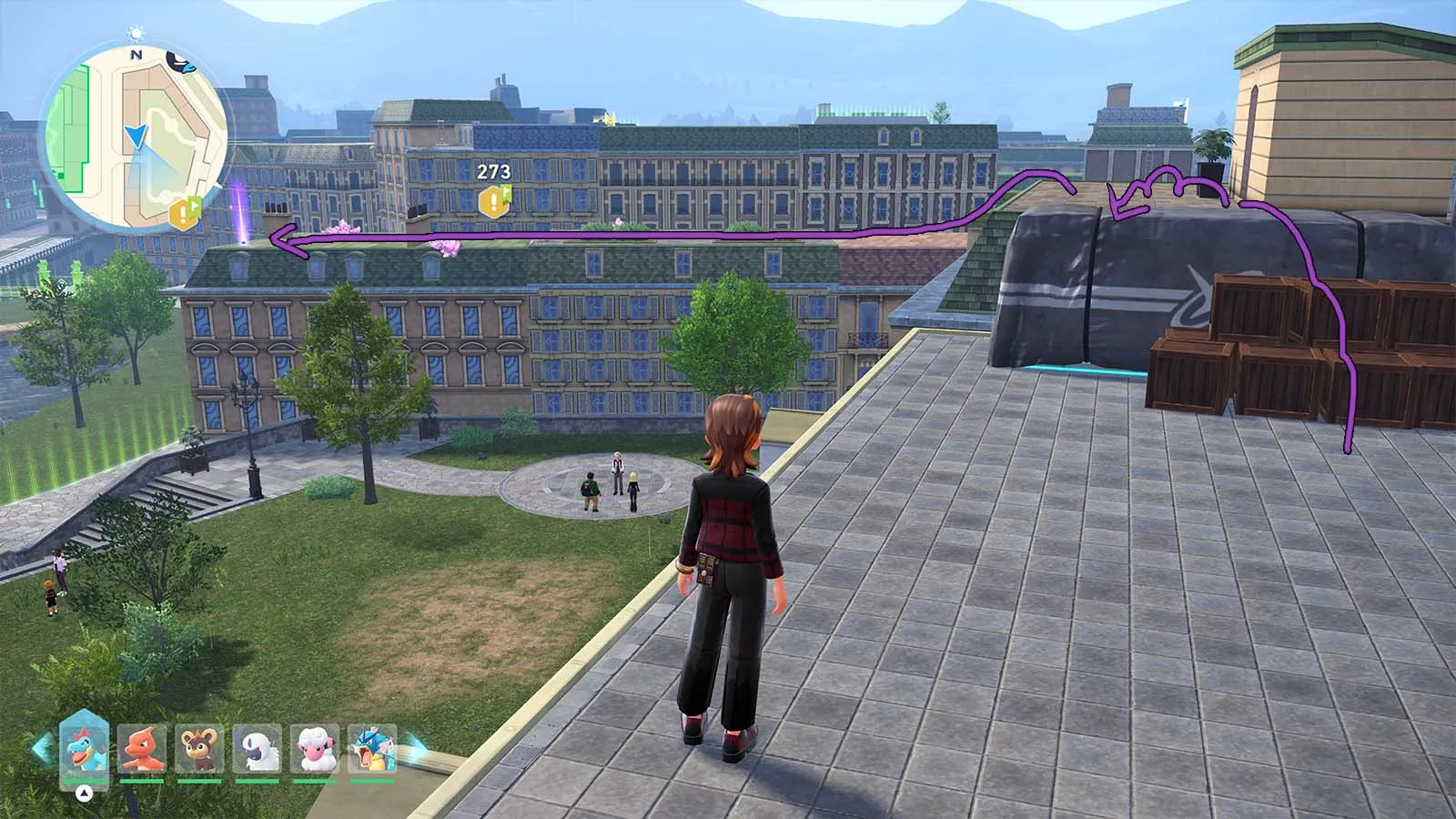Select the Absol party slot

pos(258,749)
